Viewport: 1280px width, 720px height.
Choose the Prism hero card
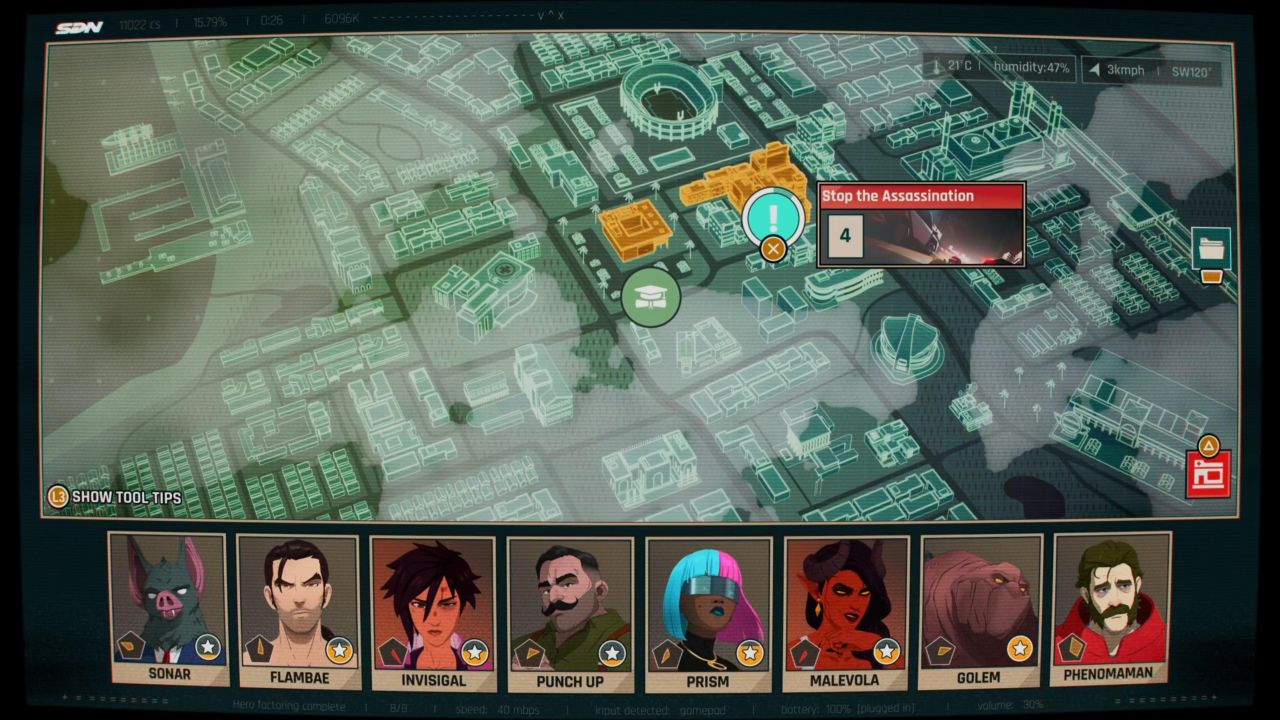[708, 614]
